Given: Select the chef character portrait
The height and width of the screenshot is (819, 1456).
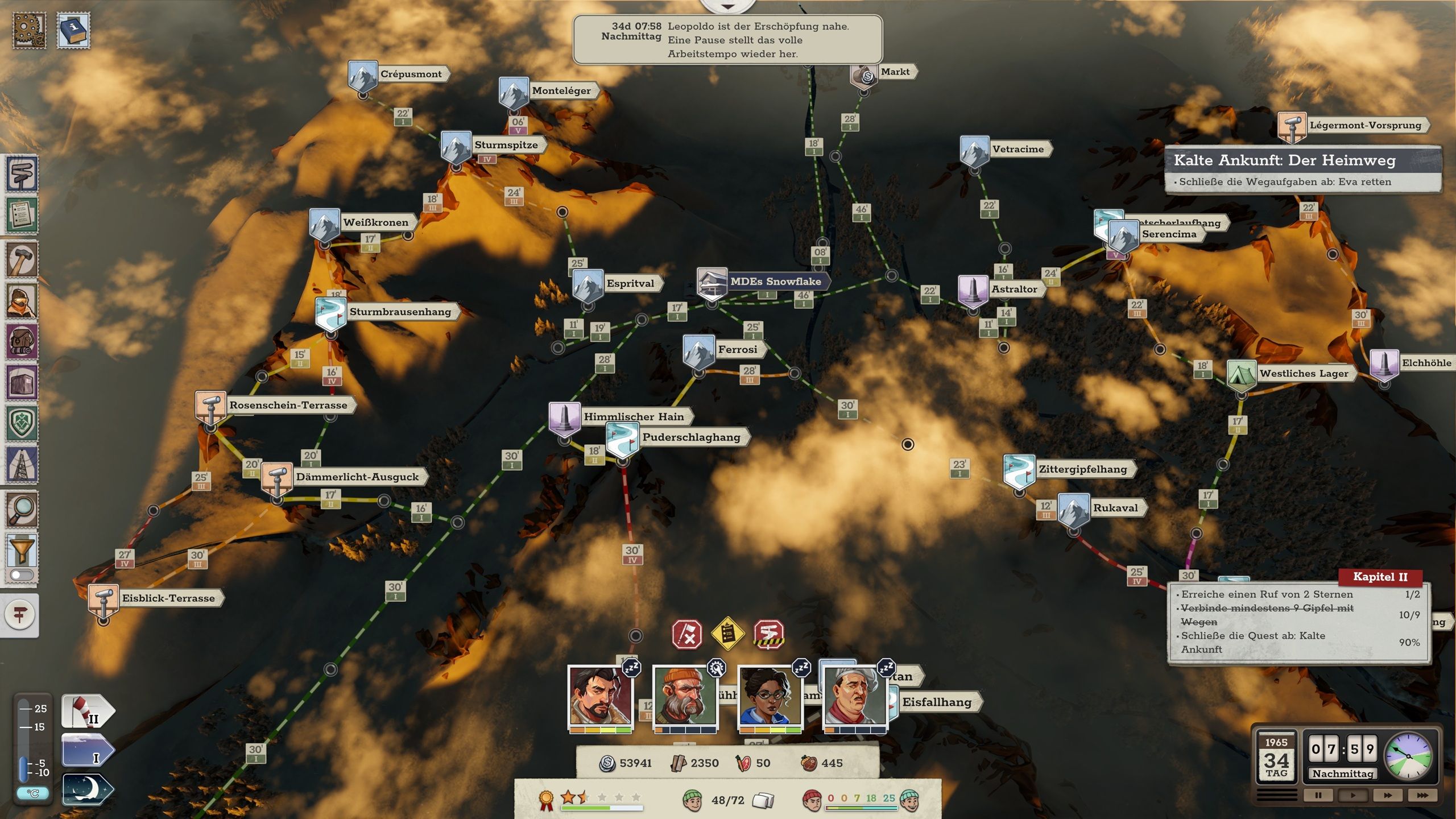Looking at the screenshot, I should click(854, 696).
